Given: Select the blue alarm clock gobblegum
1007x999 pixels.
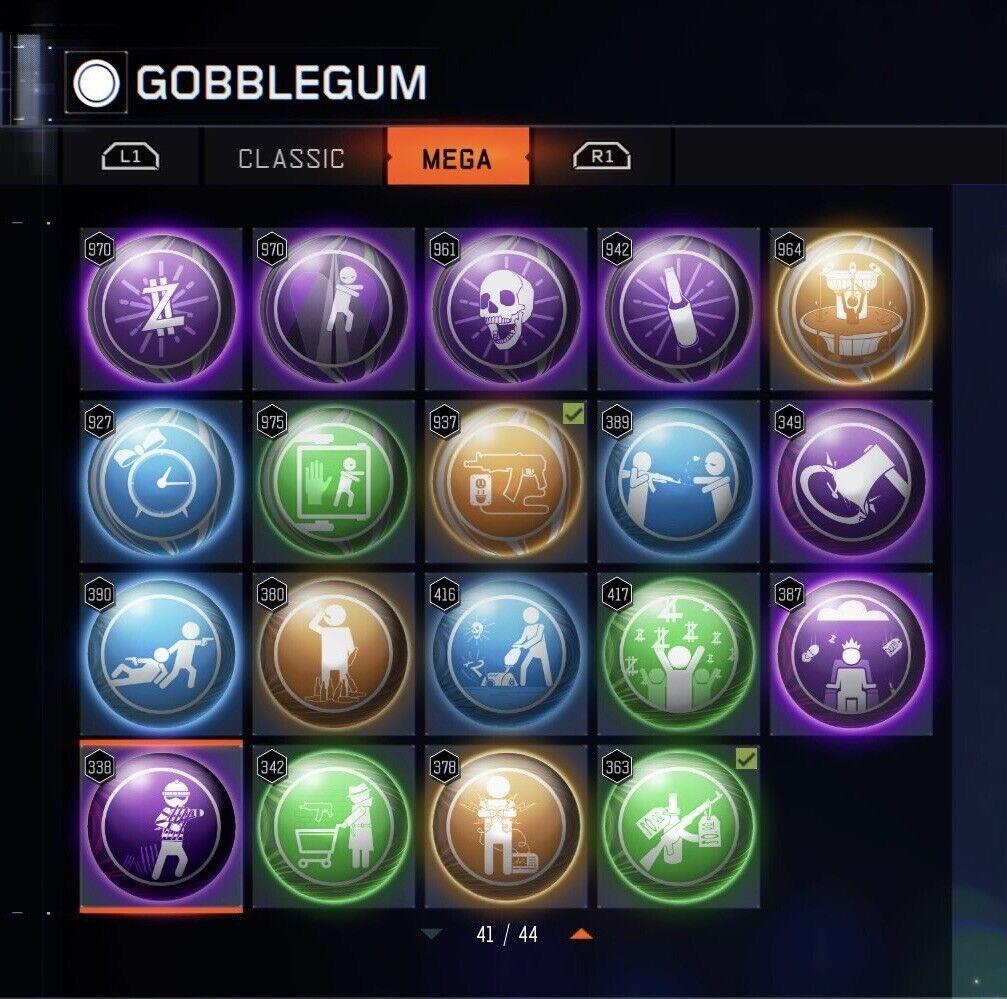Looking at the screenshot, I should click(x=161, y=481).
